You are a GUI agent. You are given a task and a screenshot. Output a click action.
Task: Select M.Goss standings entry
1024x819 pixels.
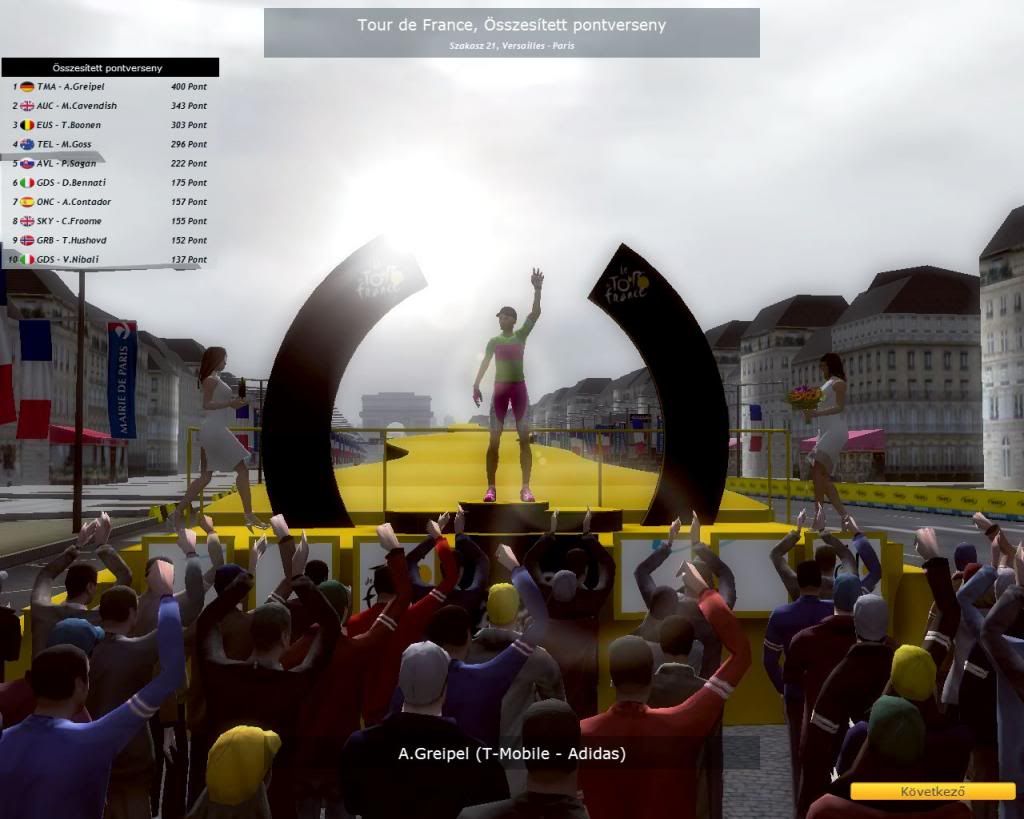109,144
